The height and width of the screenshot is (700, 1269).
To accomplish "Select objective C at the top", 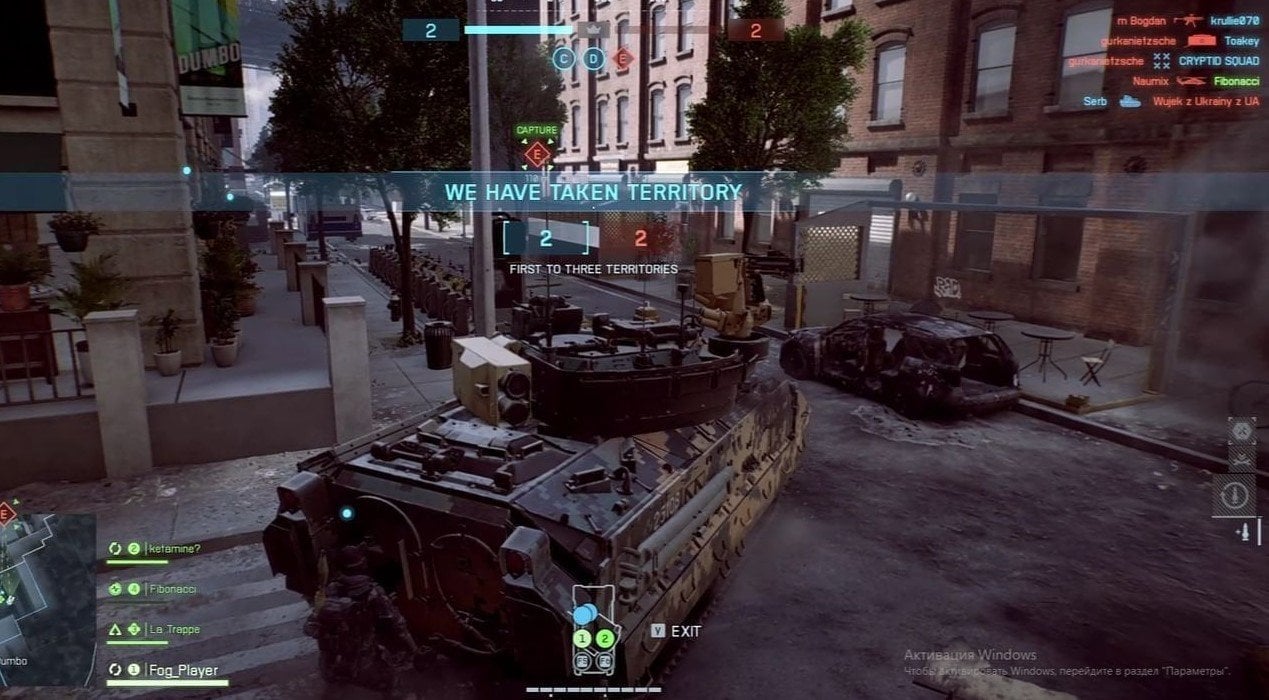I will tap(564, 59).
